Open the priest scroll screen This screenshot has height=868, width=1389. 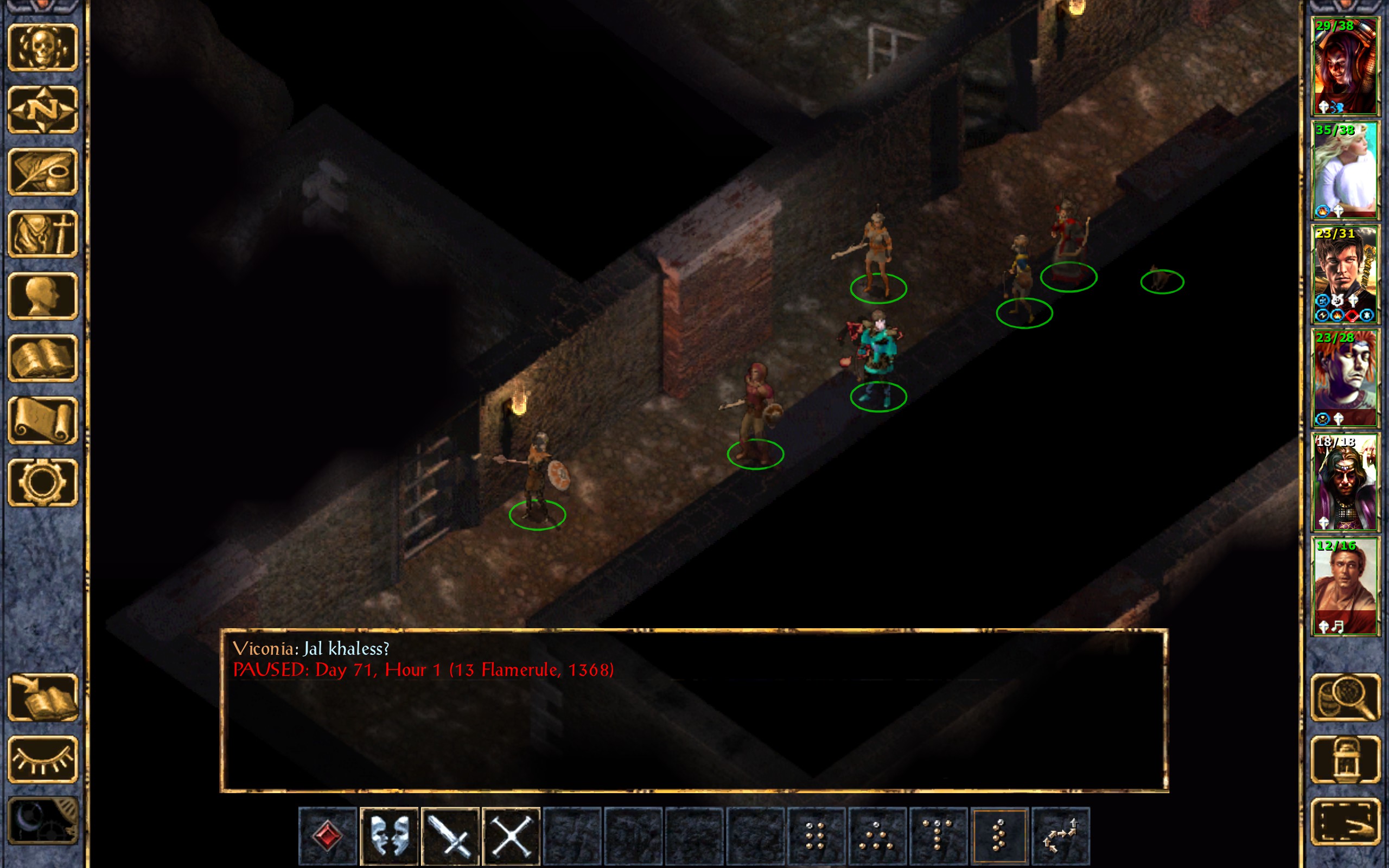click(x=43, y=420)
